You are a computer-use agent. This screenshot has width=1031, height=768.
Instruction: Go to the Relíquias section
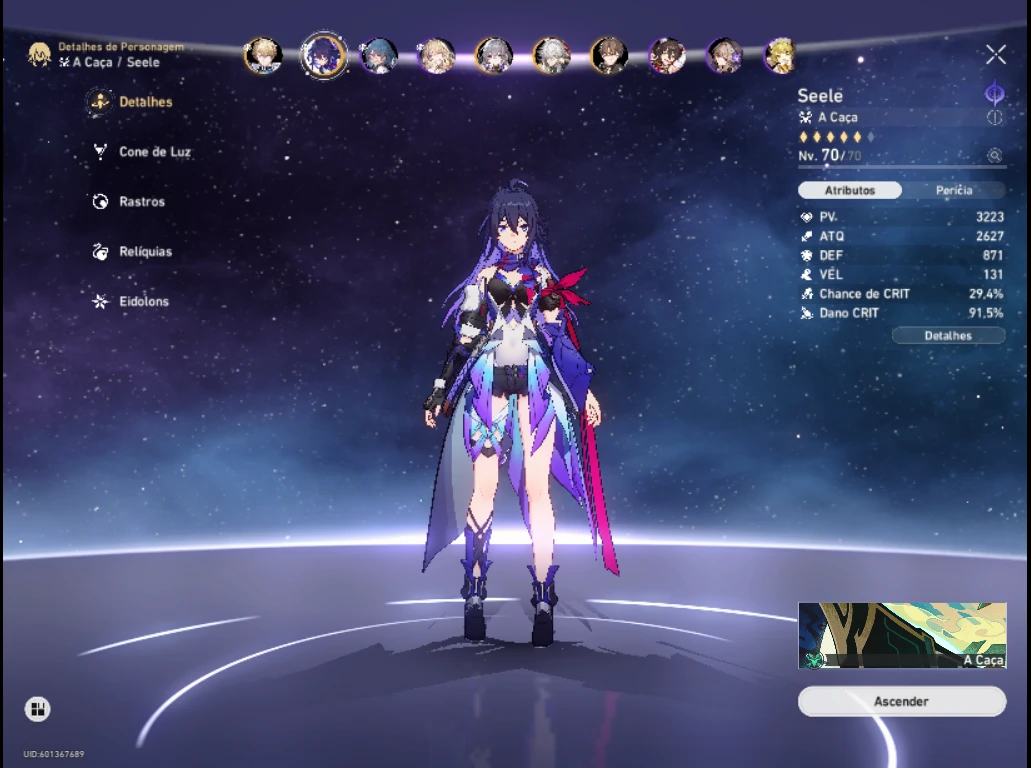144,252
